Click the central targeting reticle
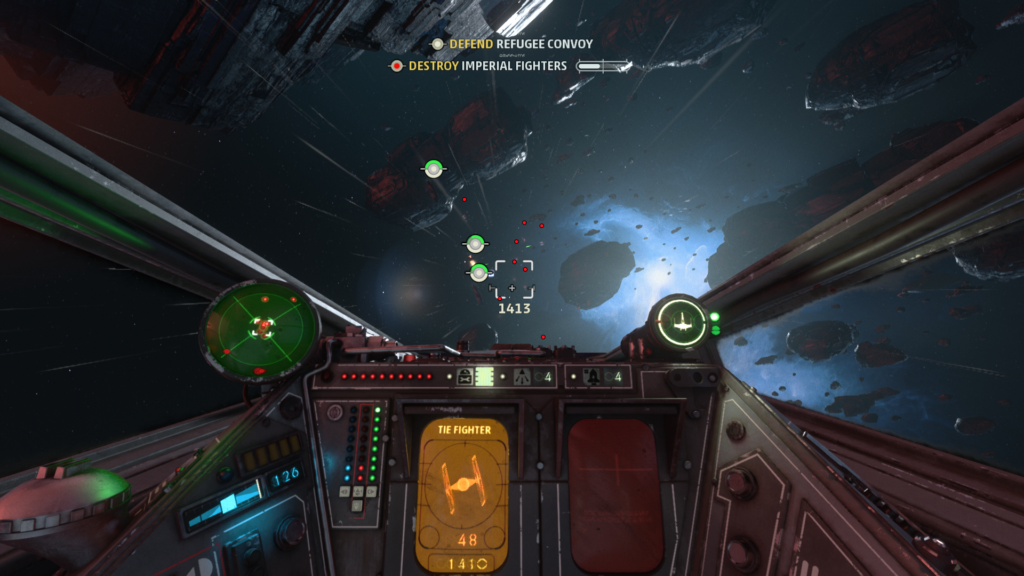Image resolution: width=1024 pixels, height=576 pixels. coord(513,280)
